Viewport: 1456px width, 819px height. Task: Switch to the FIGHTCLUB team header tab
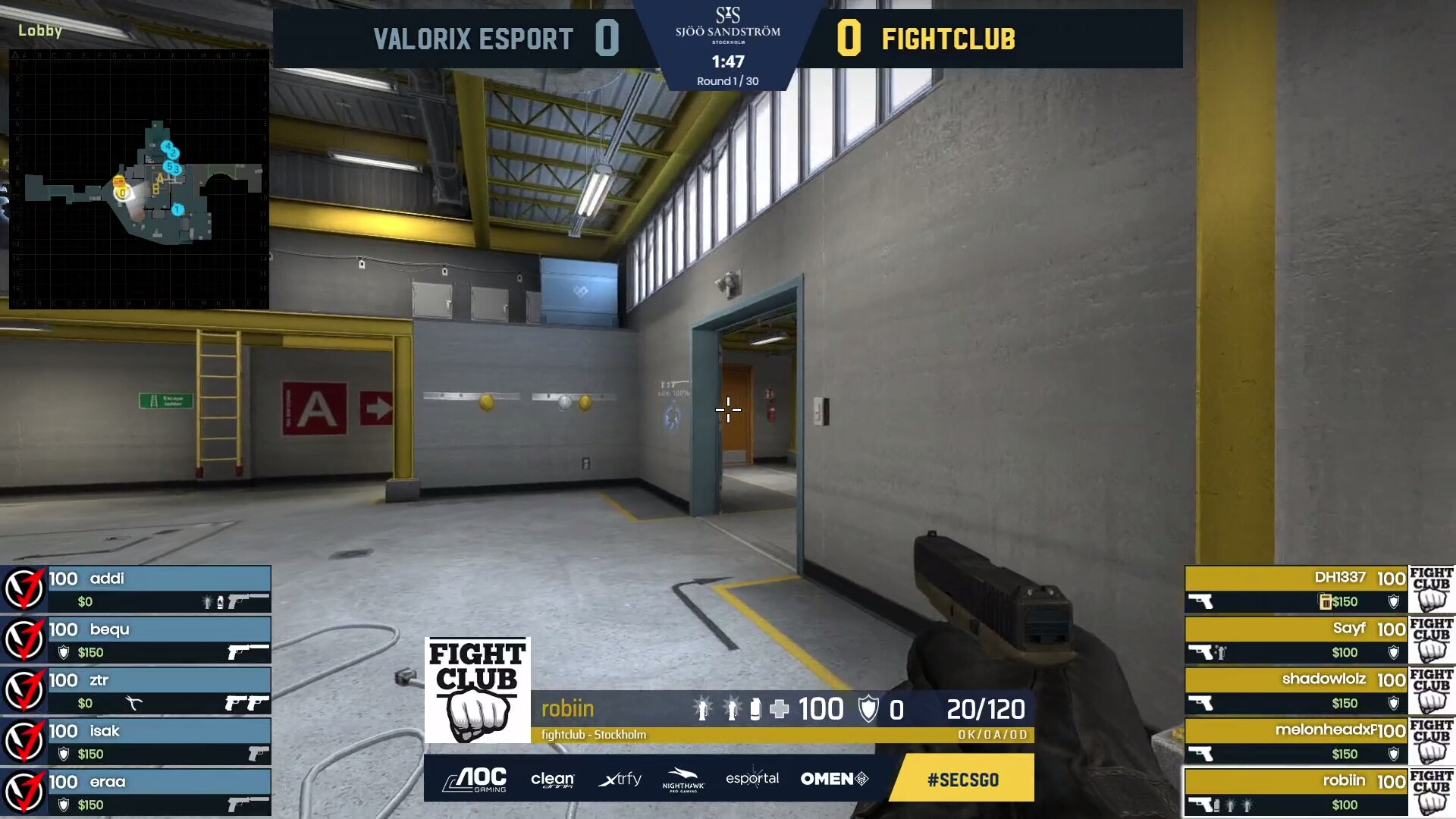[x=949, y=39]
